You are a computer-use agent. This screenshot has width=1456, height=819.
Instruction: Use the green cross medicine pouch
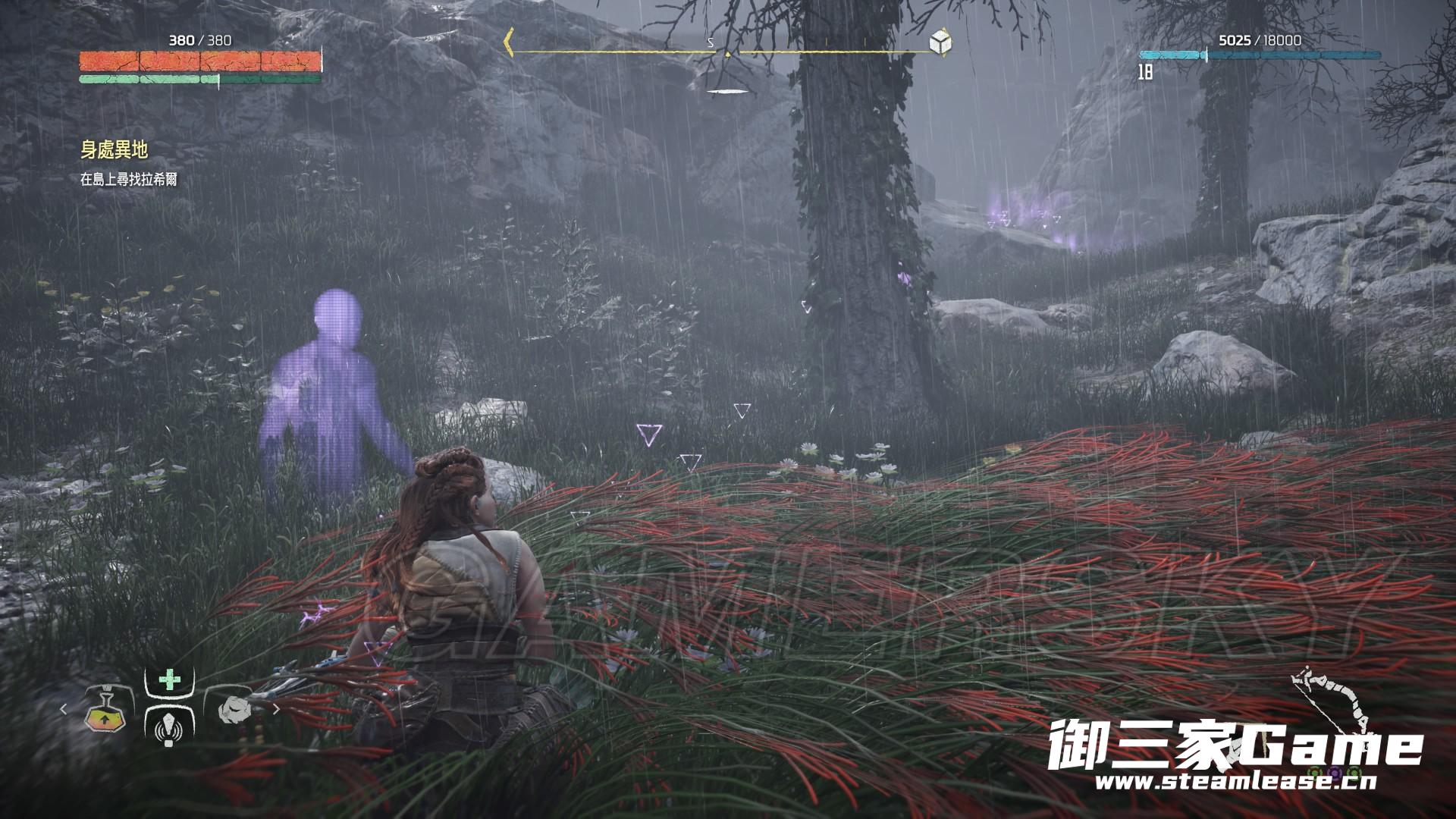point(170,679)
